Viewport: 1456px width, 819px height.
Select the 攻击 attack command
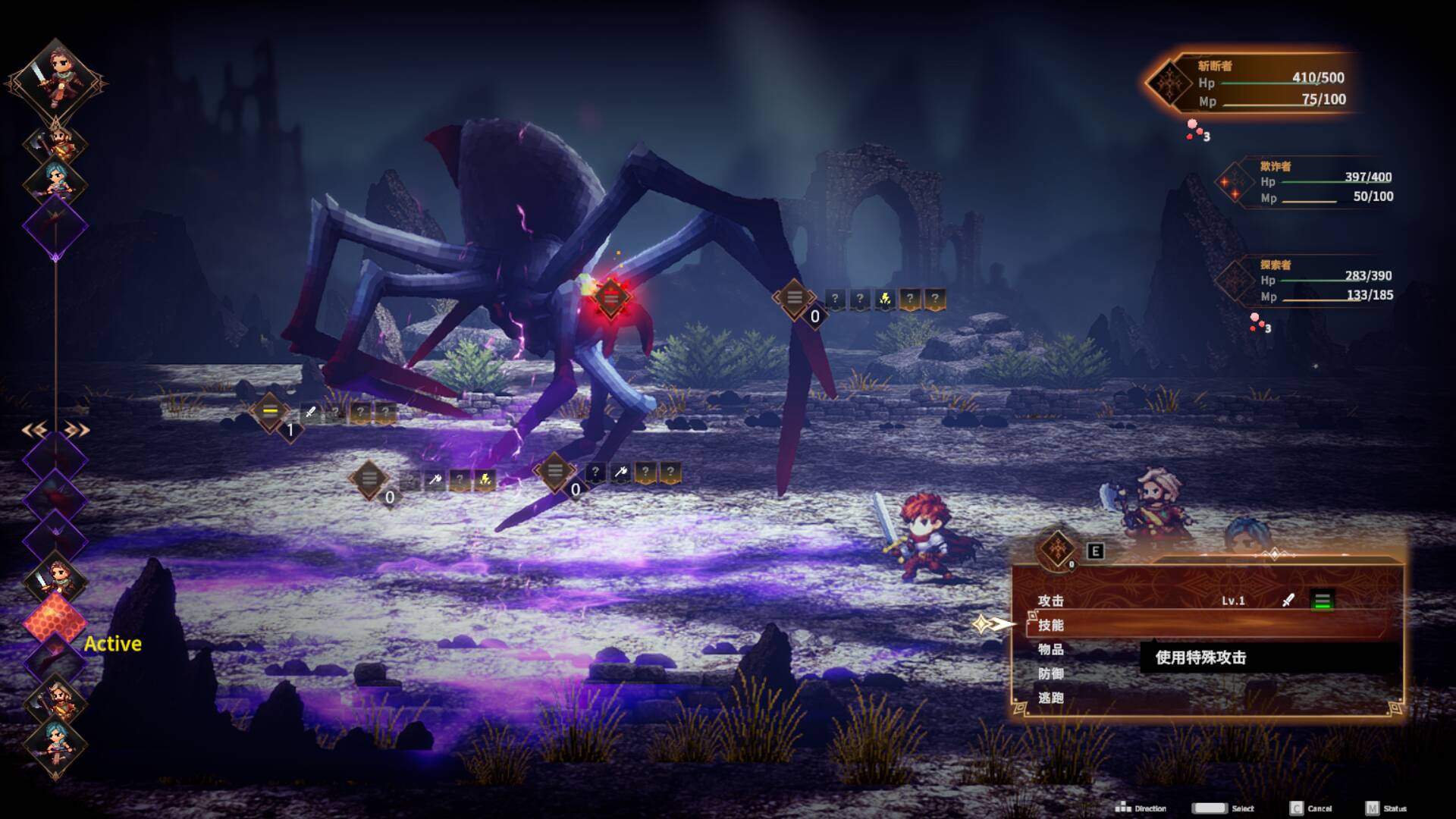coord(1051,601)
